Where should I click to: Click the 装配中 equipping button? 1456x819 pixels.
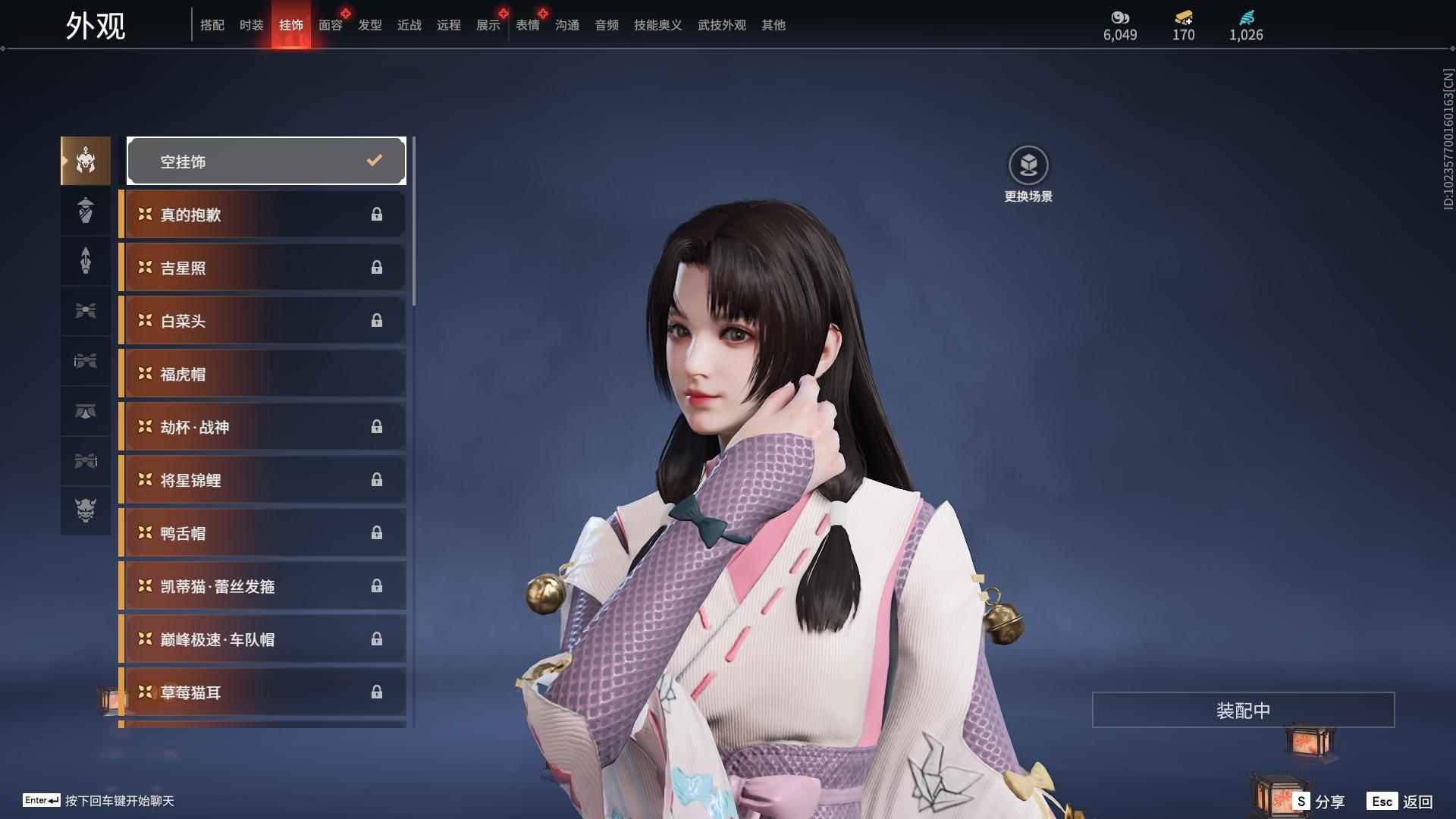(1244, 710)
